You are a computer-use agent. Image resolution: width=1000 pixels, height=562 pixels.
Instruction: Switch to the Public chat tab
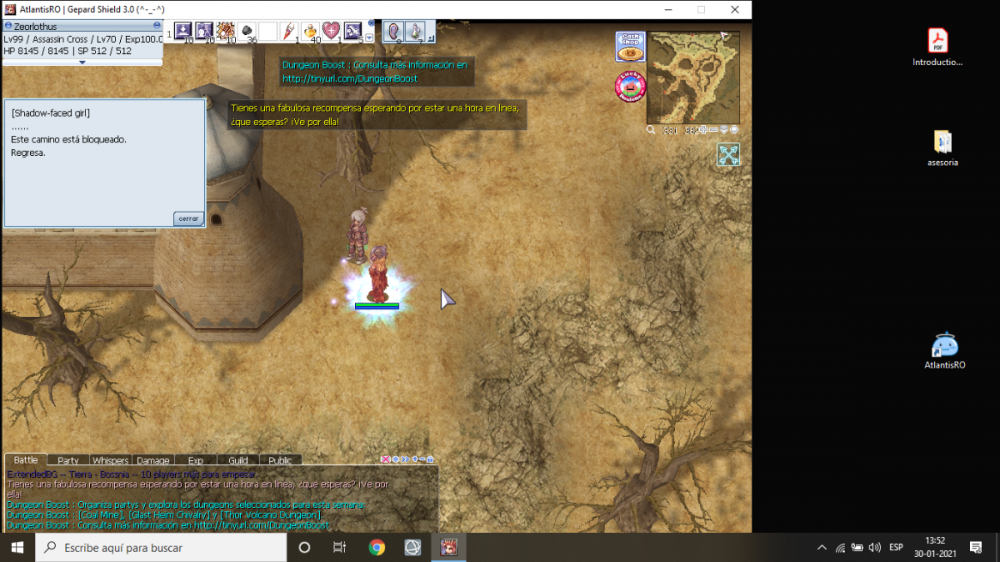click(x=280, y=461)
